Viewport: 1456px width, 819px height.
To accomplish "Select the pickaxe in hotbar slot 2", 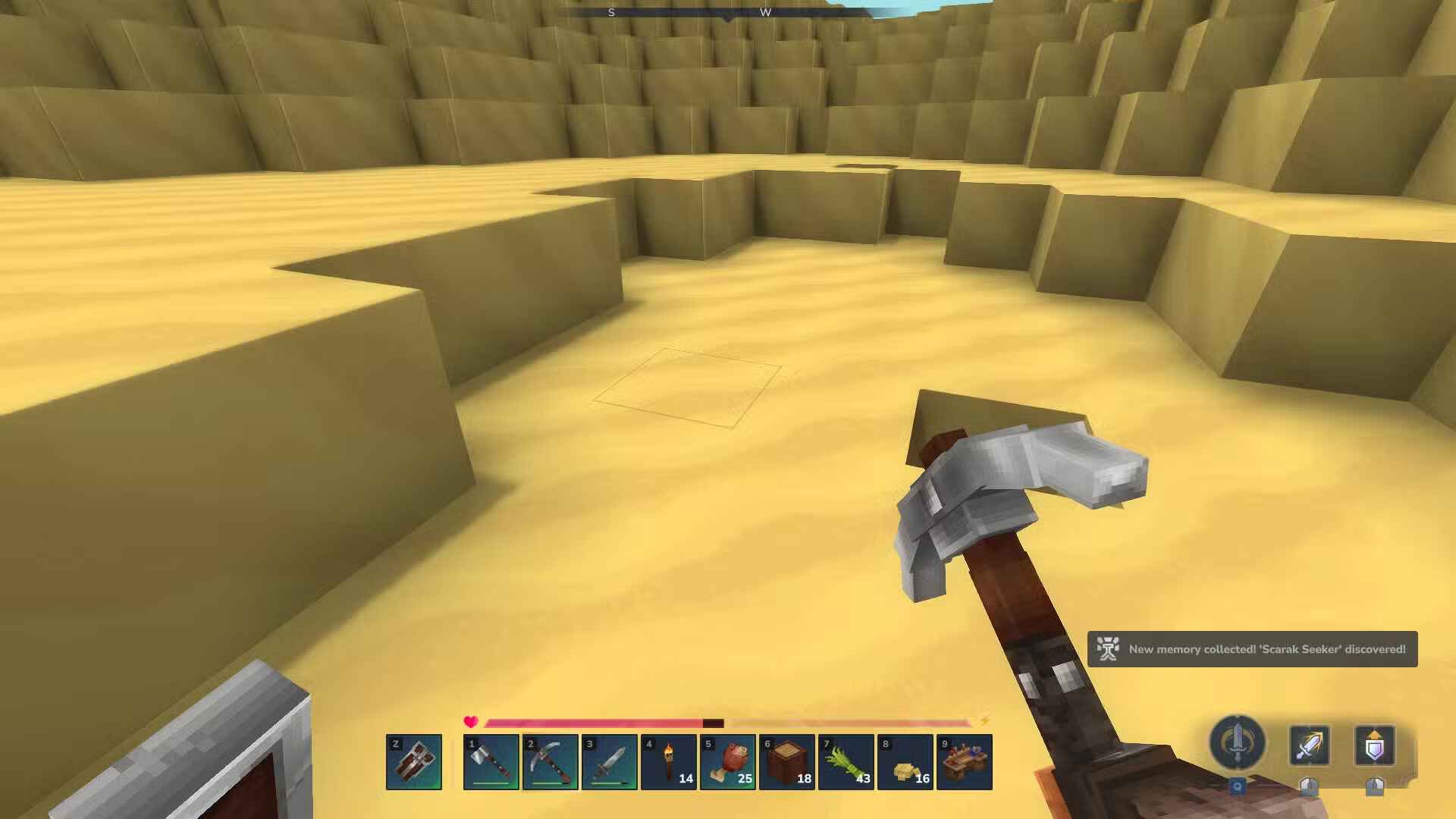I will (x=550, y=762).
